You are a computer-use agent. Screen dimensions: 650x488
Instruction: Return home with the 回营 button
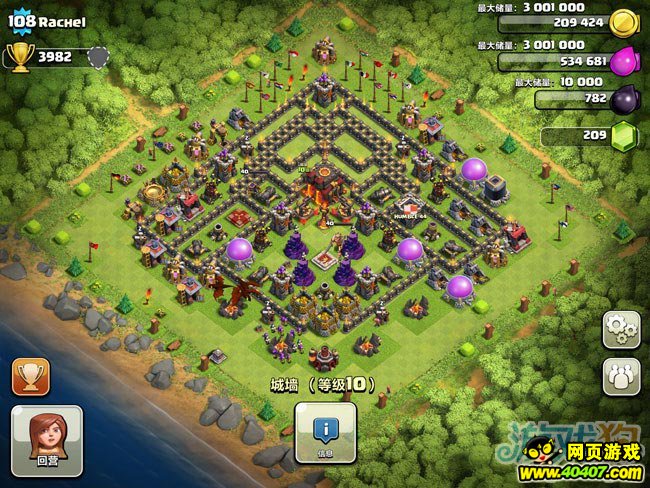coord(46,438)
